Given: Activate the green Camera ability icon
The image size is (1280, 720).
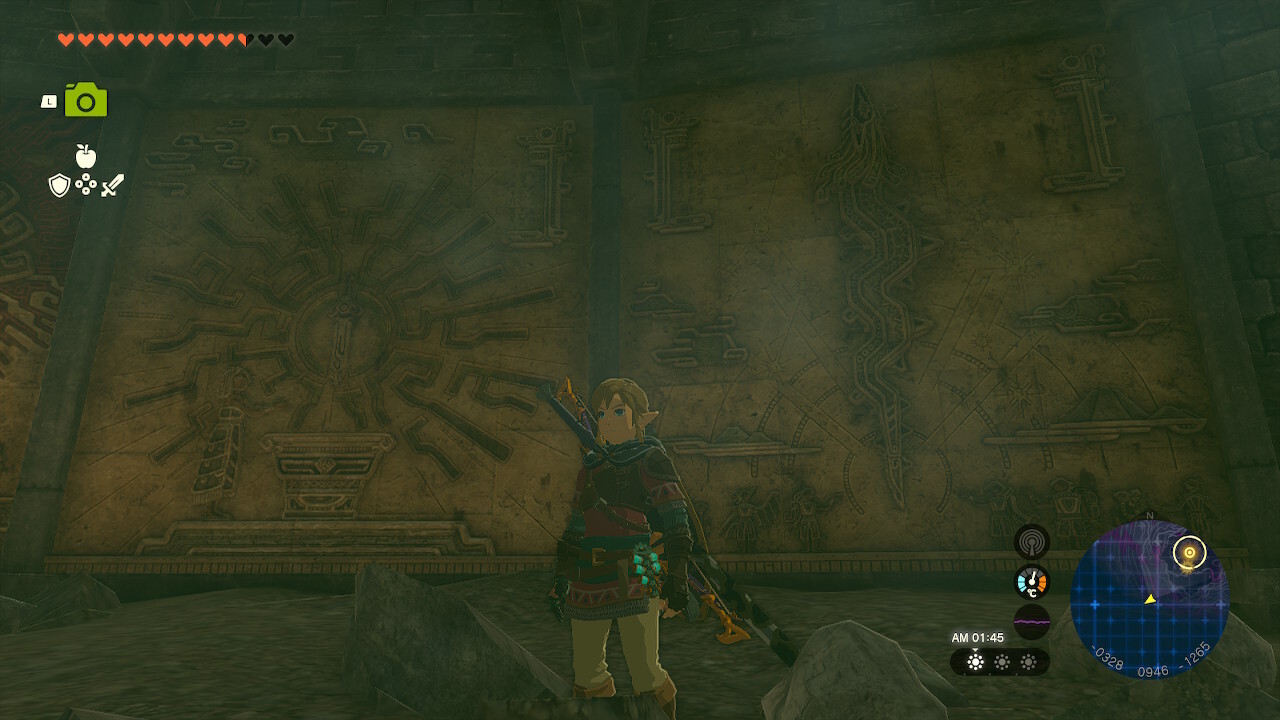Looking at the screenshot, I should (86, 101).
